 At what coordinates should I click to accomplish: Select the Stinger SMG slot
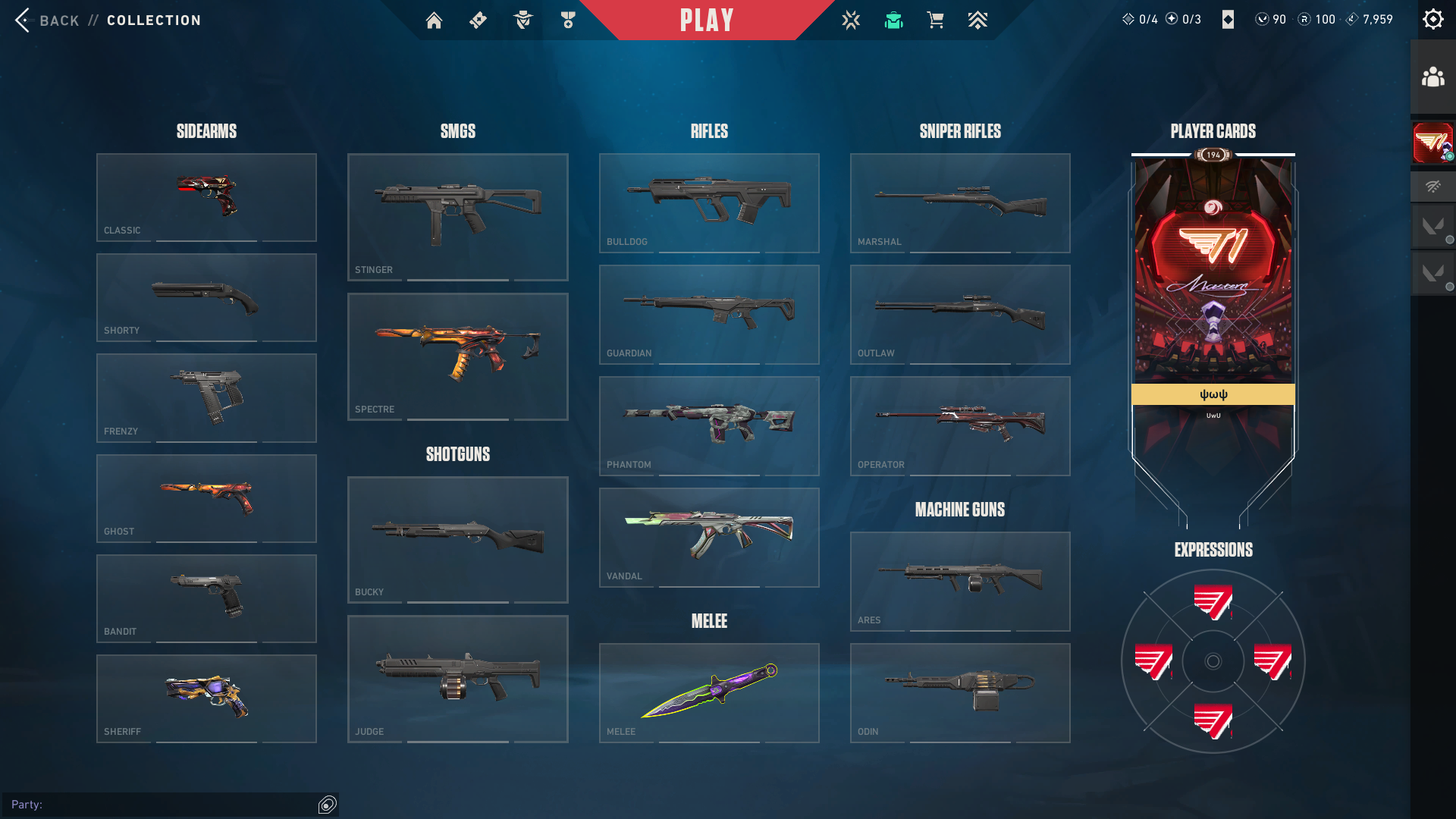point(457,217)
